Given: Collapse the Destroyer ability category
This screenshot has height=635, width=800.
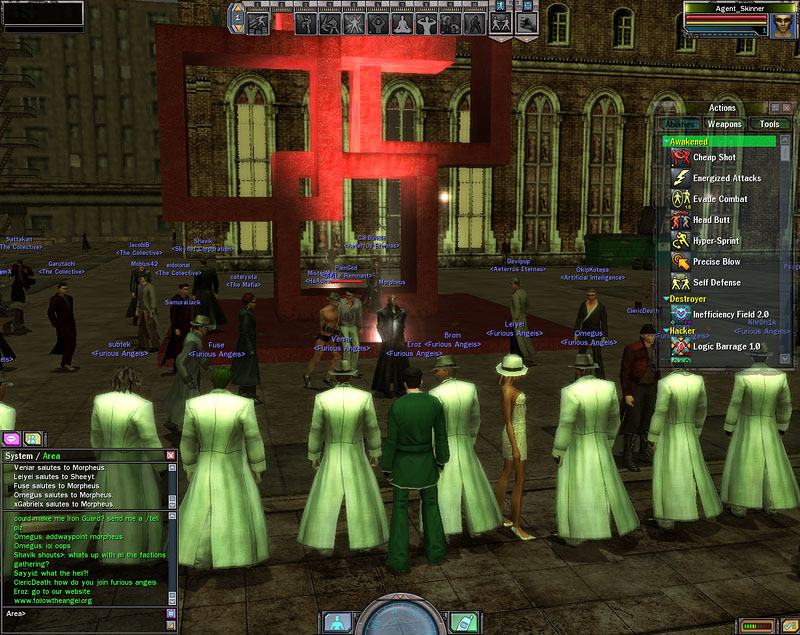Looking at the screenshot, I should point(667,298).
